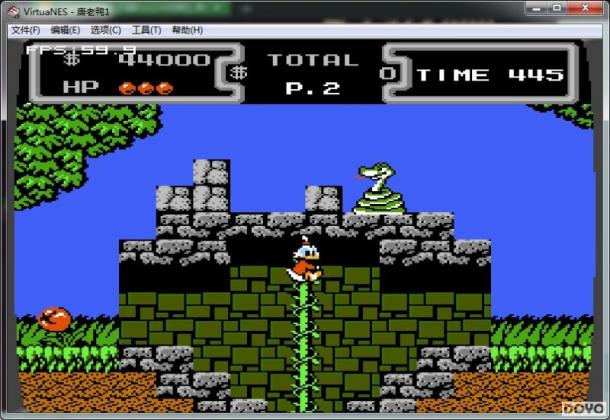Open the 编辑(E) edit menu

tap(65, 30)
